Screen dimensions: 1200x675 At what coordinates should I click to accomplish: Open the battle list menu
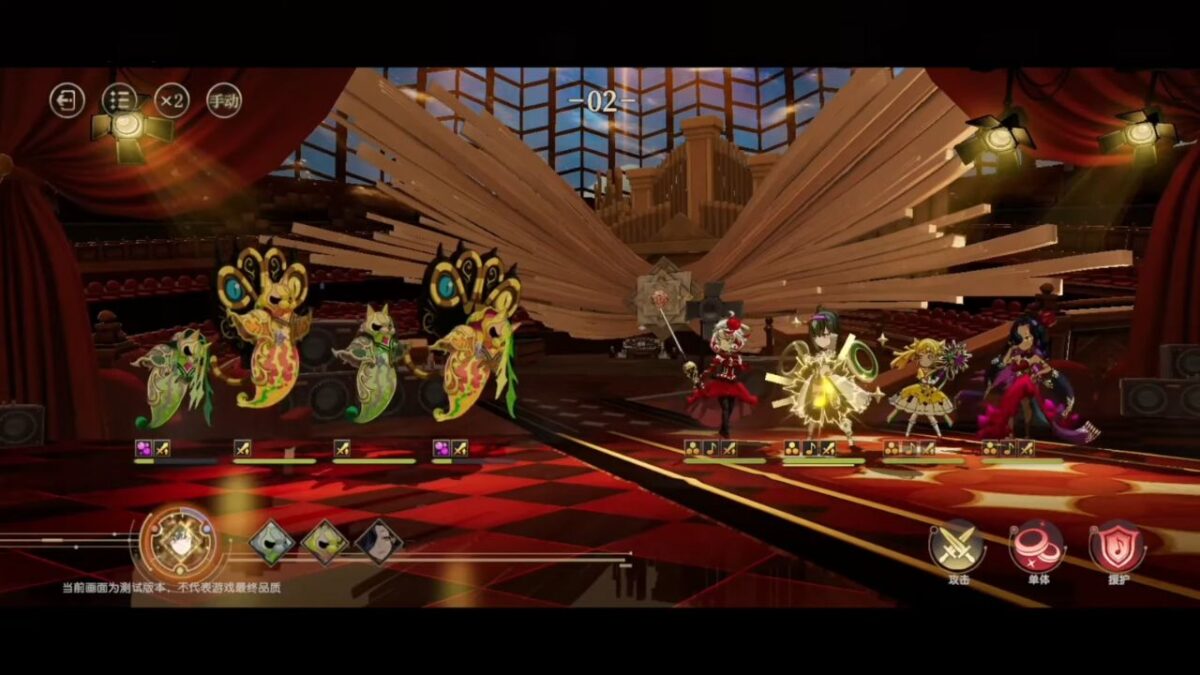pyautogui.click(x=119, y=100)
